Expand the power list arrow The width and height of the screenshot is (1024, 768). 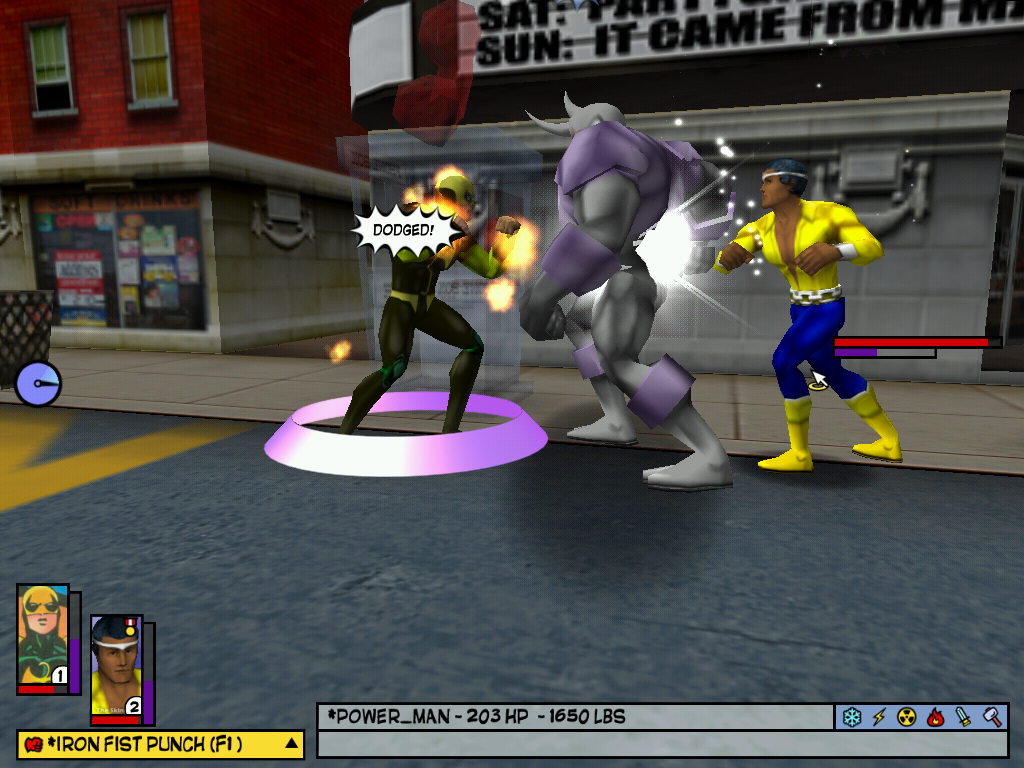click(291, 743)
